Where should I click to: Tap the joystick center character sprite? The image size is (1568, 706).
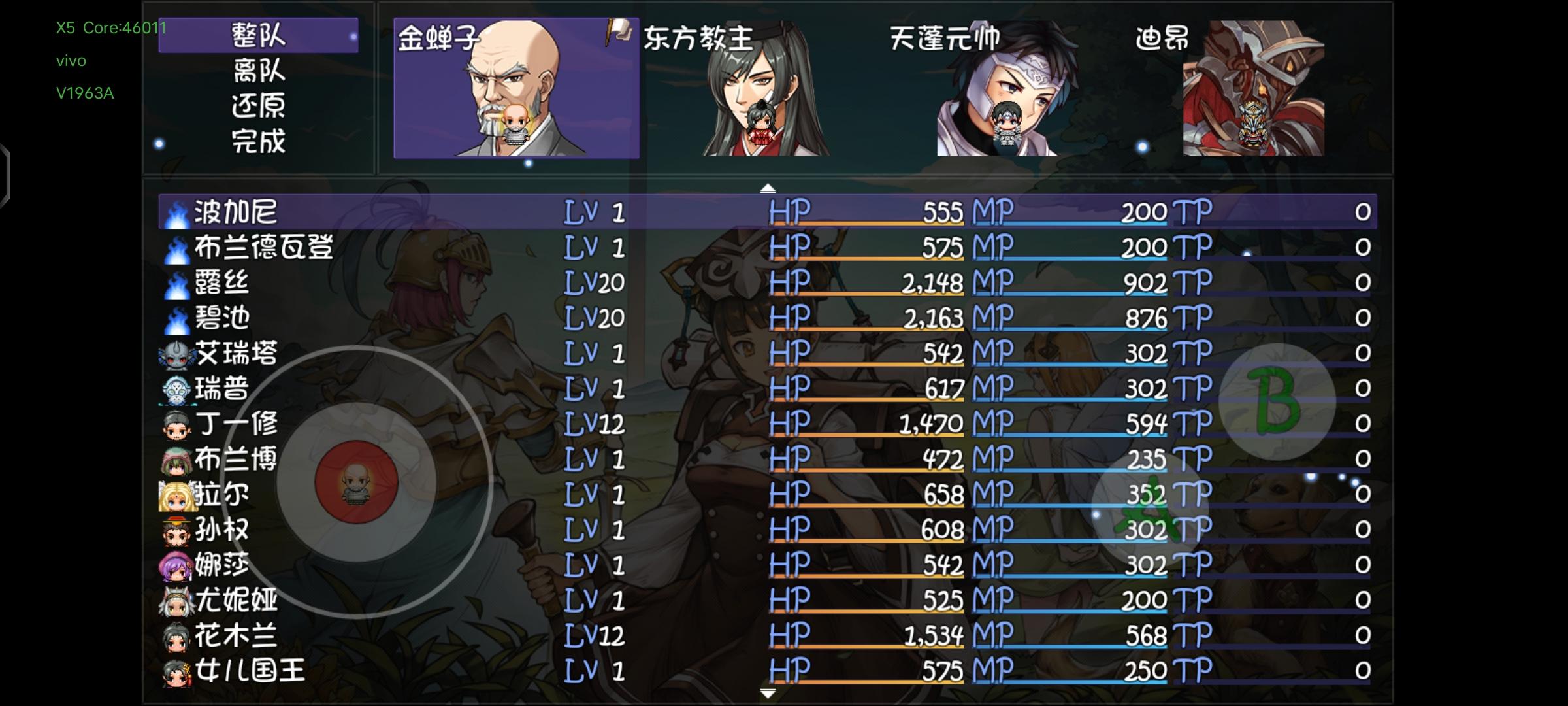(355, 486)
